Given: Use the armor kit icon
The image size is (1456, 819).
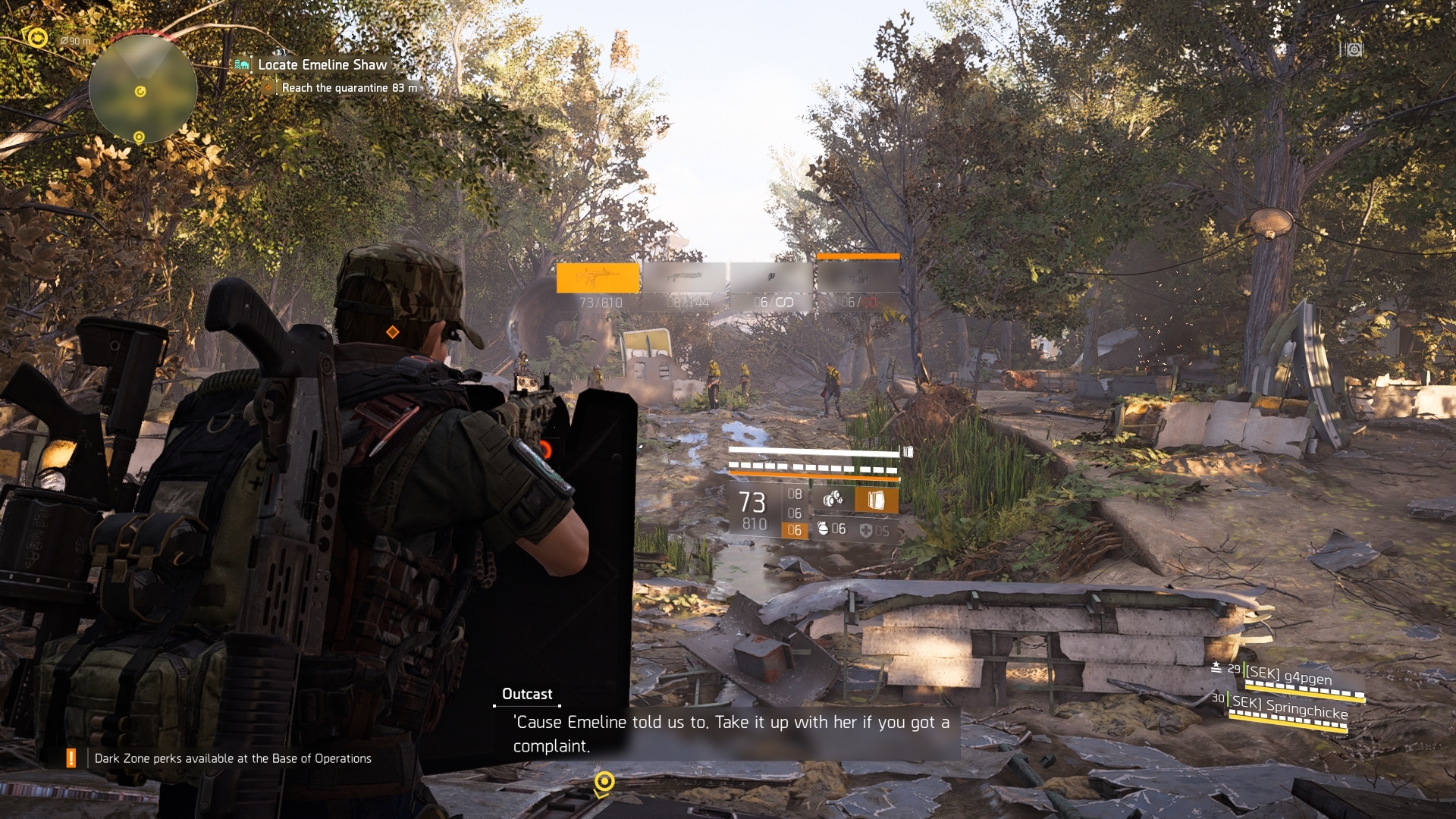Looking at the screenshot, I should (x=866, y=530).
